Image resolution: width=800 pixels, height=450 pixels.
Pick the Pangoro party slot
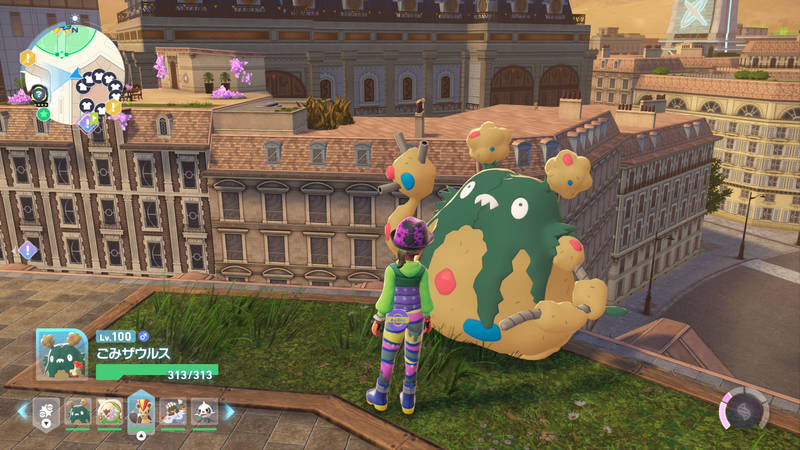tap(173, 410)
